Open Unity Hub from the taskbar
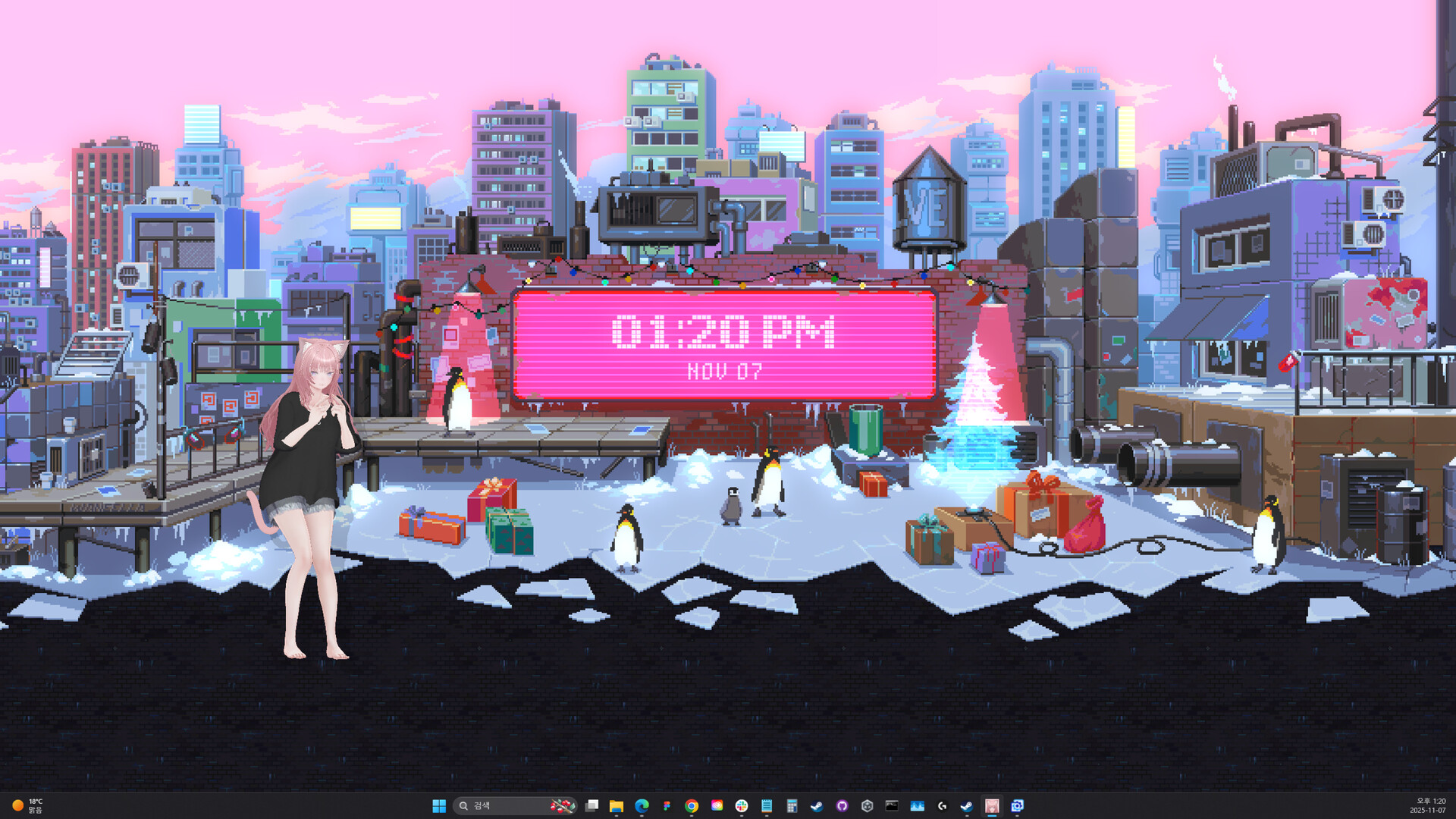This screenshot has width=1456, height=819. (x=867, y=806)
